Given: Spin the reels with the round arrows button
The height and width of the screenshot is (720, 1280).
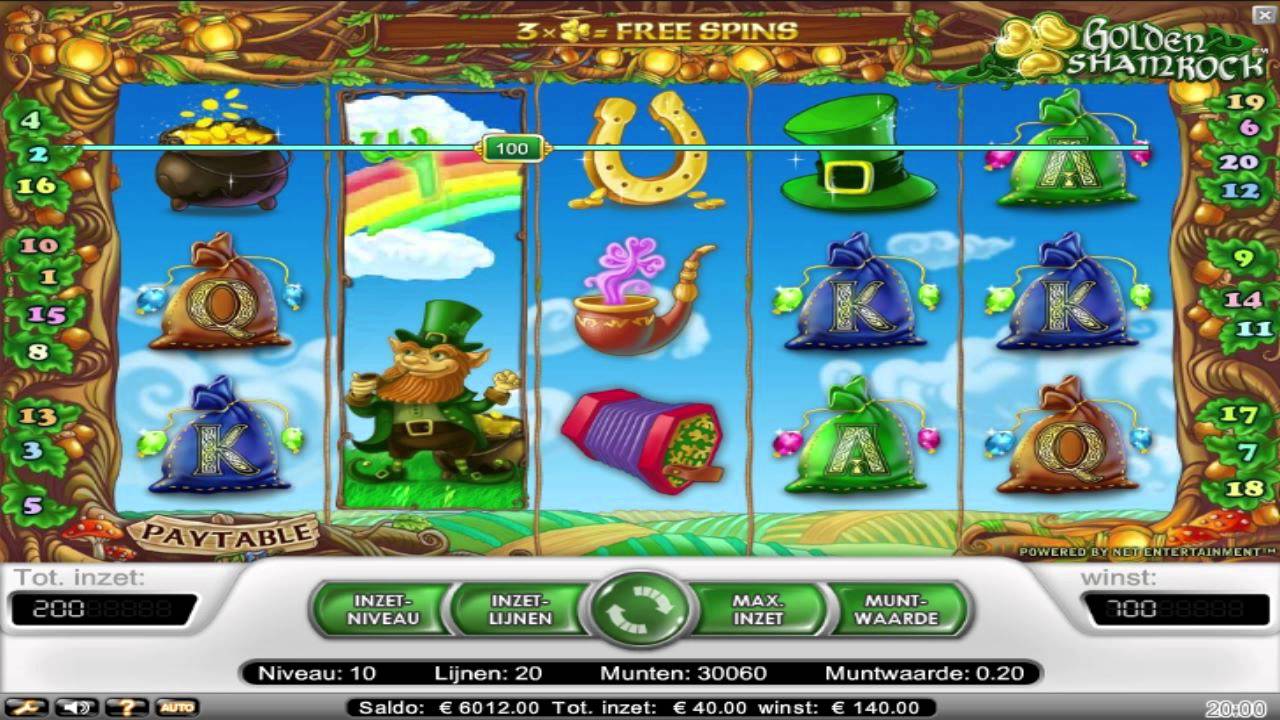Looking at the screenshot, I should (x=640, y=609).
